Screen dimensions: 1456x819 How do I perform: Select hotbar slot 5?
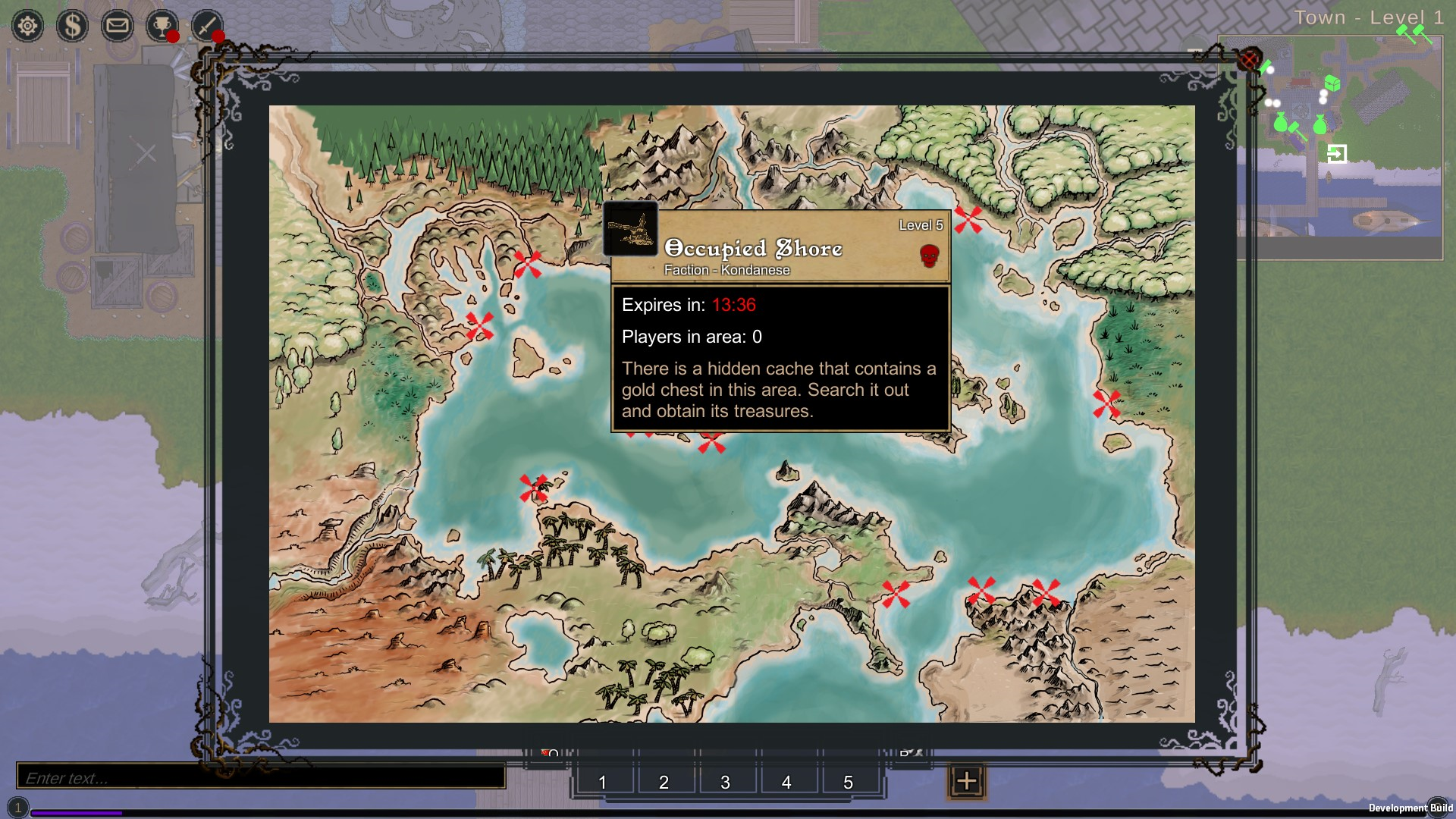tap(849, 782)
